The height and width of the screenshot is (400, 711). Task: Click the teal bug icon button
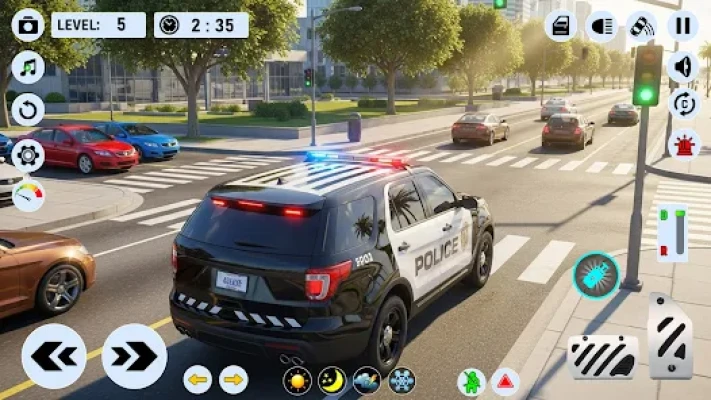[595, 275]
